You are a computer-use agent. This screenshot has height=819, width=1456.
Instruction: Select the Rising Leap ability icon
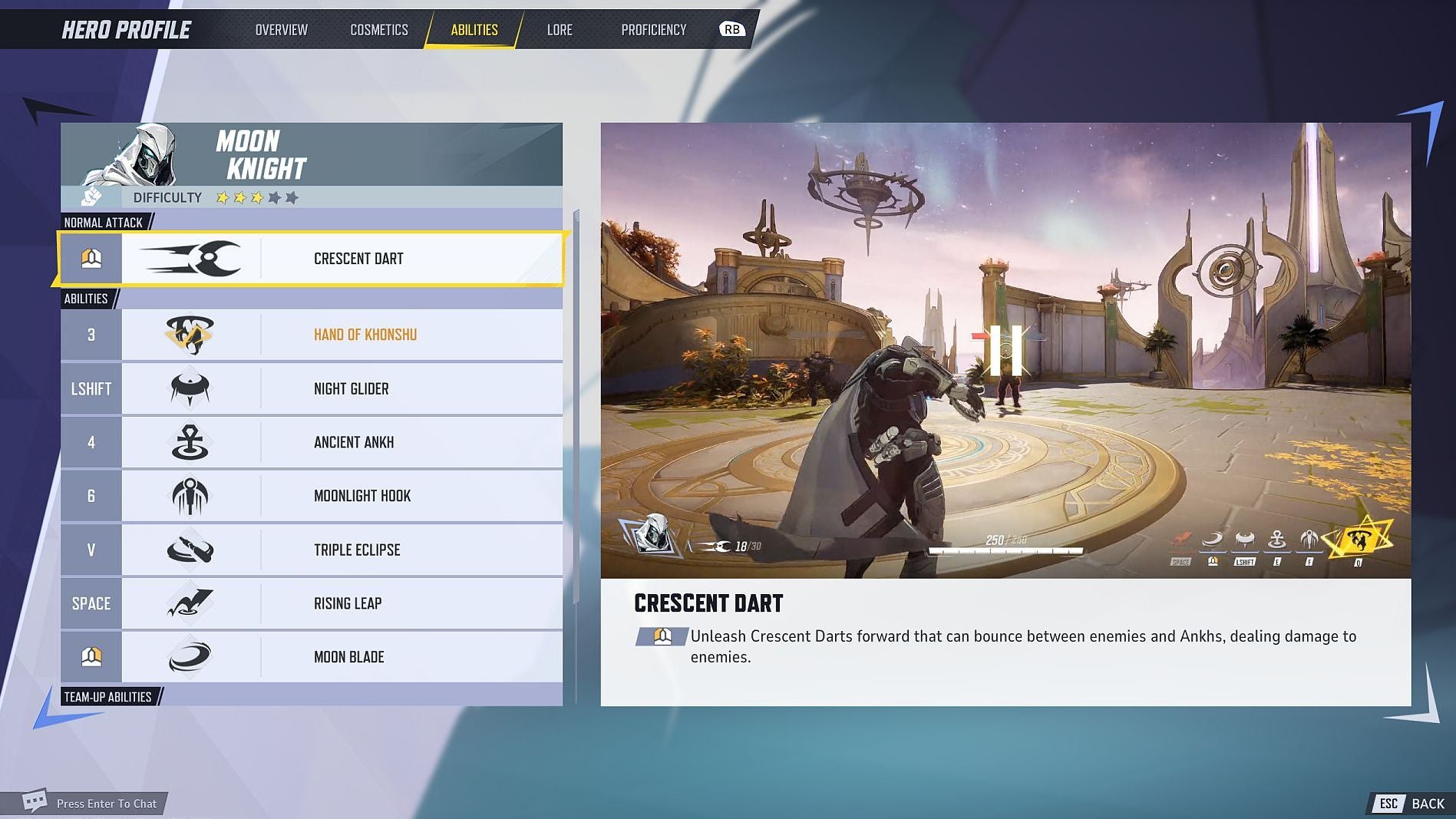point(190,603)
